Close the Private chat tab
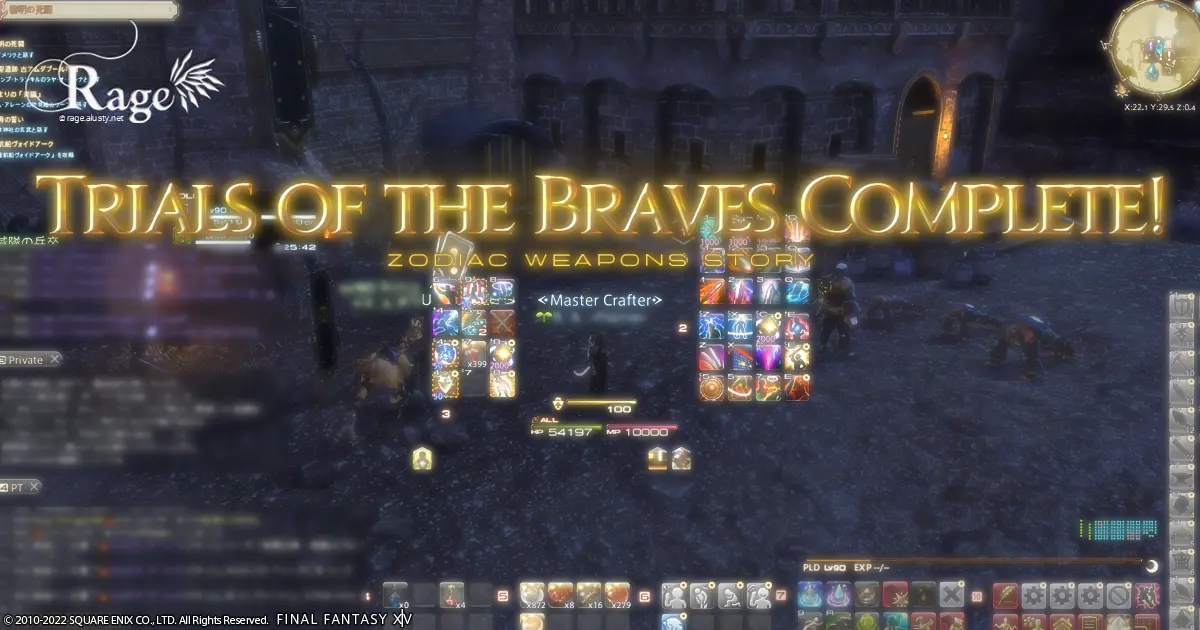This screenshot has width=1200, height=630. tap(55, 359)
